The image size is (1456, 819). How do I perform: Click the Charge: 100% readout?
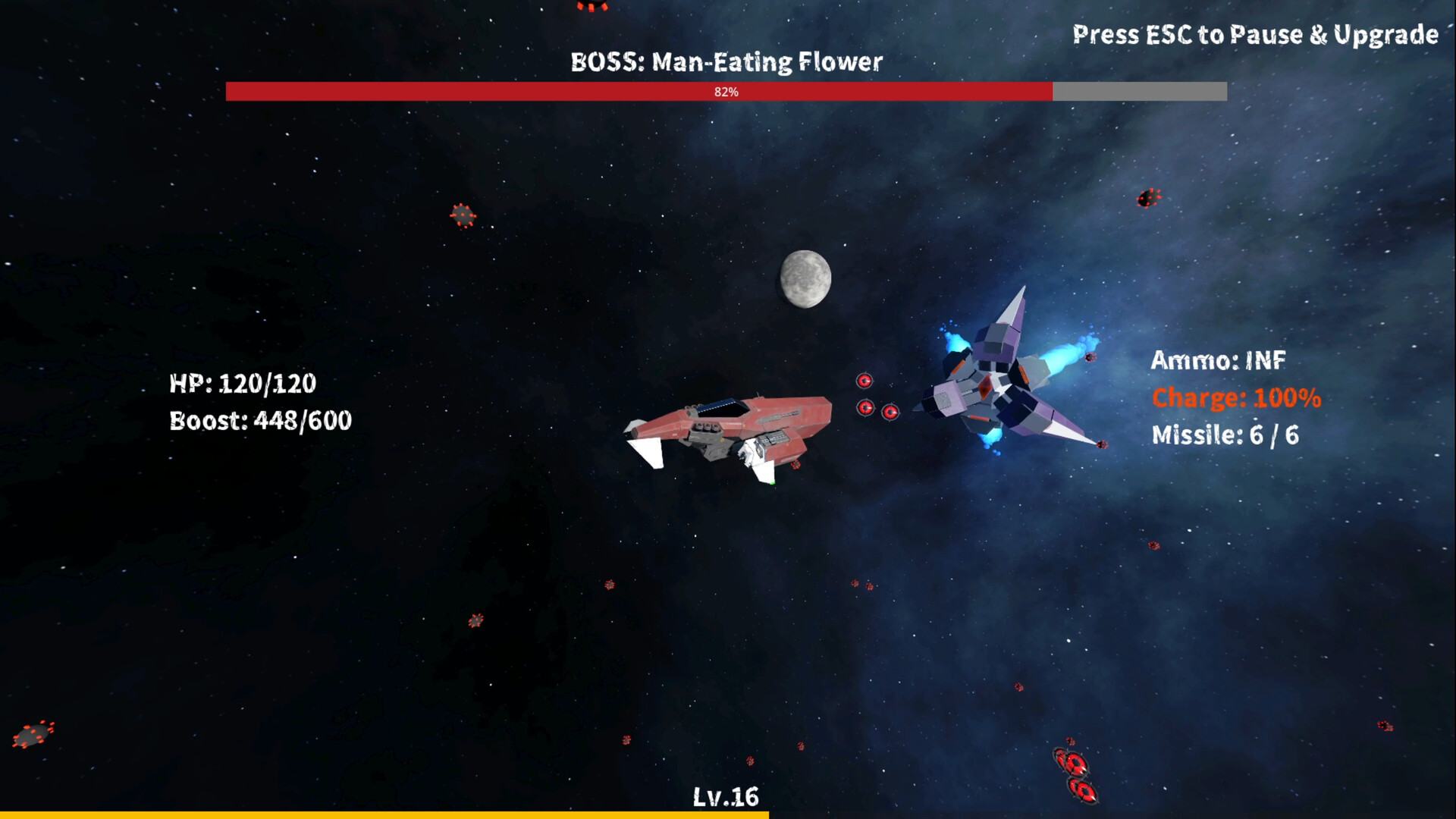tap(1235, 397)
